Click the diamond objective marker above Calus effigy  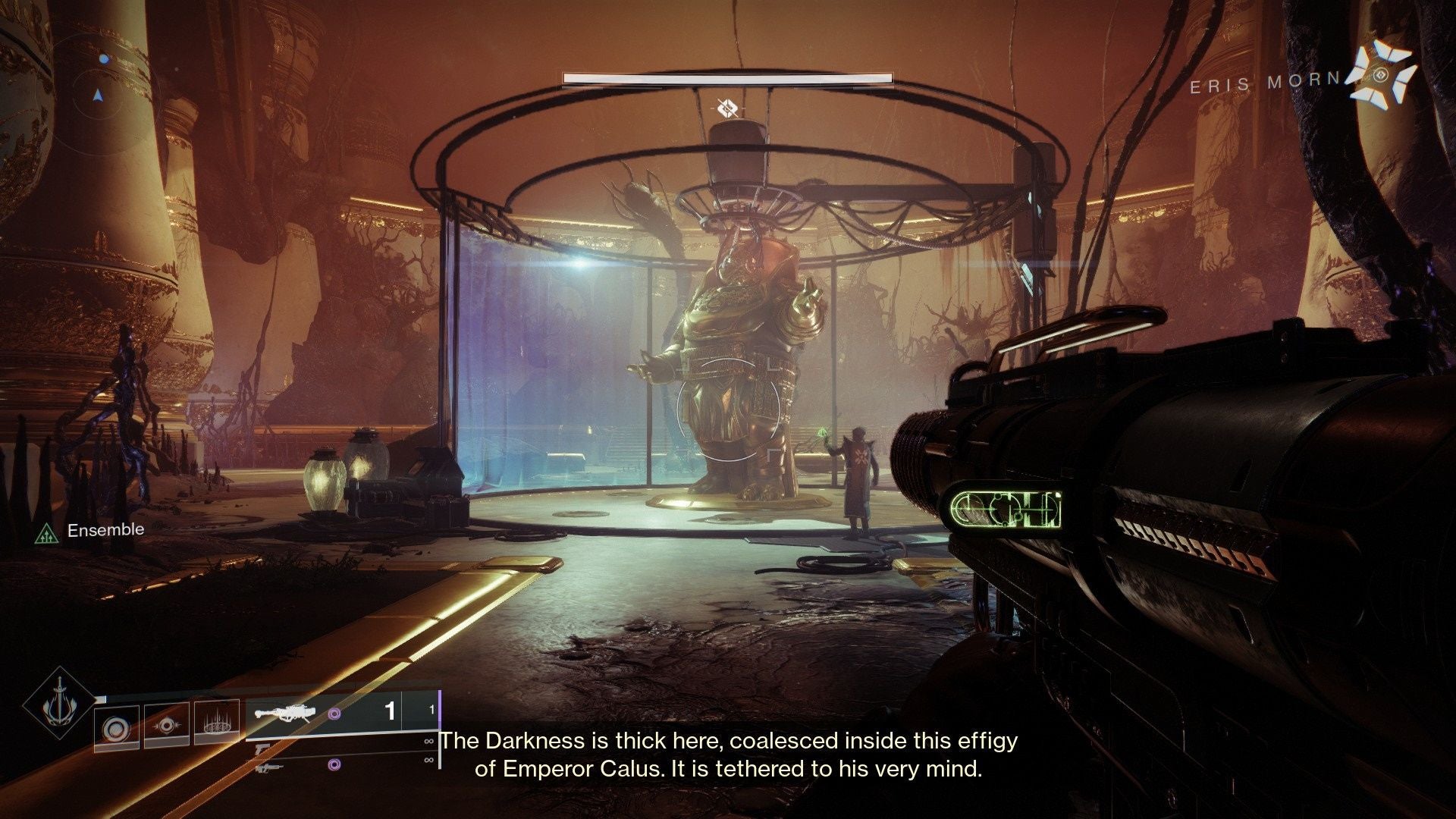(x=726, y=108)
